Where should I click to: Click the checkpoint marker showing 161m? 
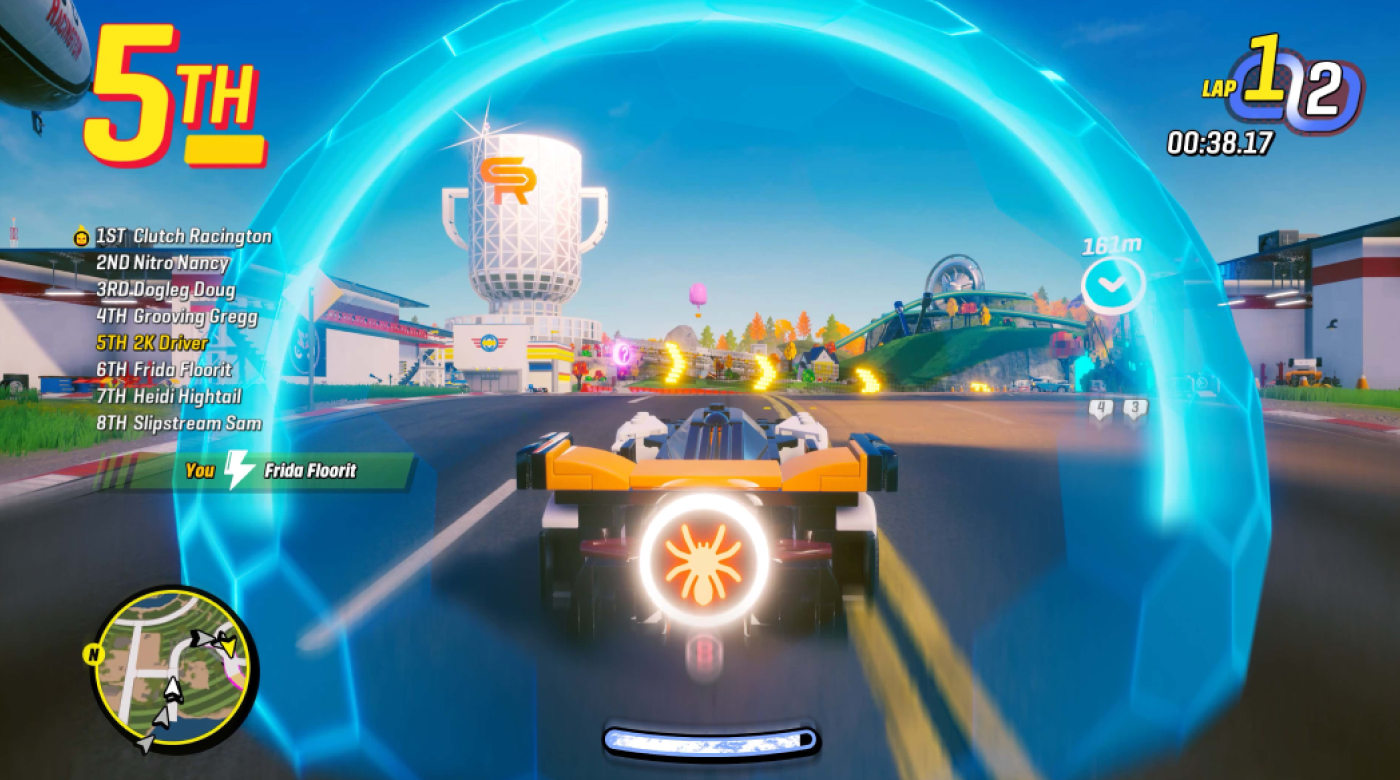(1112, 285)
